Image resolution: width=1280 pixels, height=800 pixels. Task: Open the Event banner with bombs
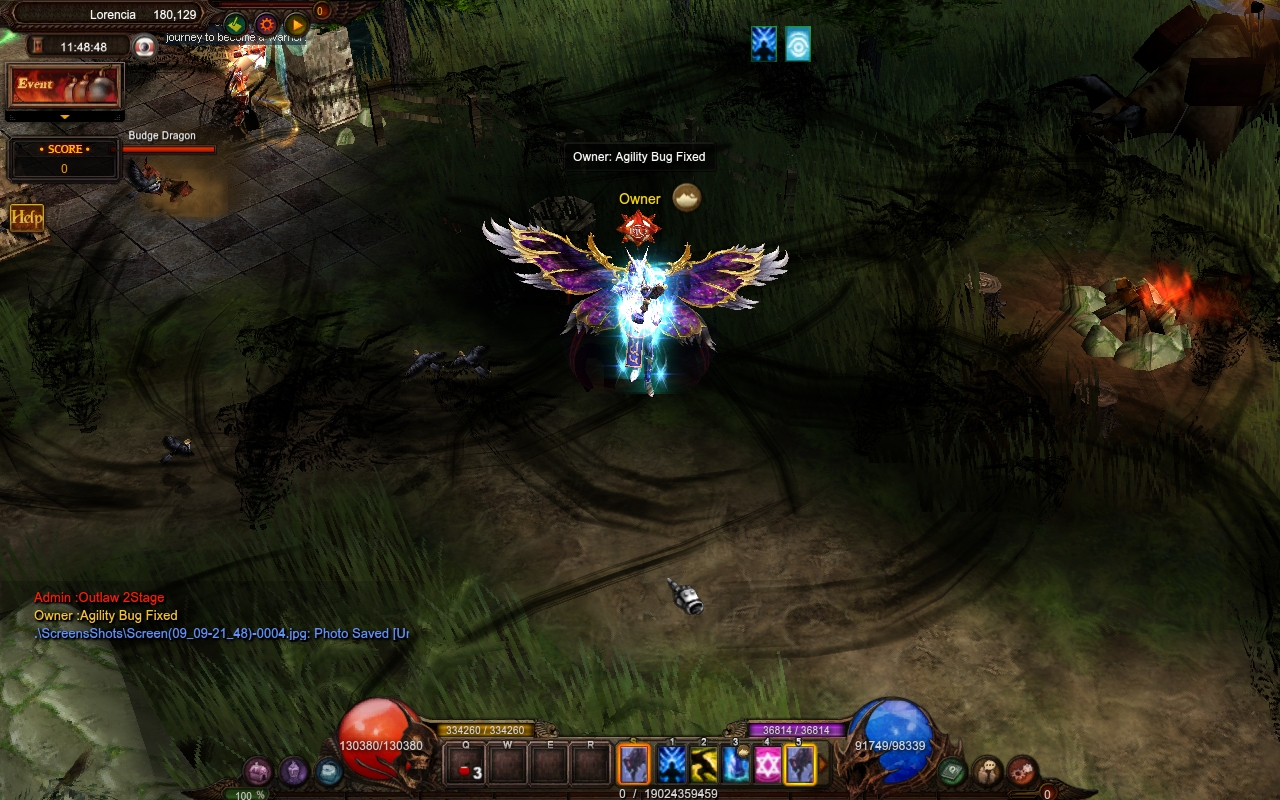tap(65, 85)
